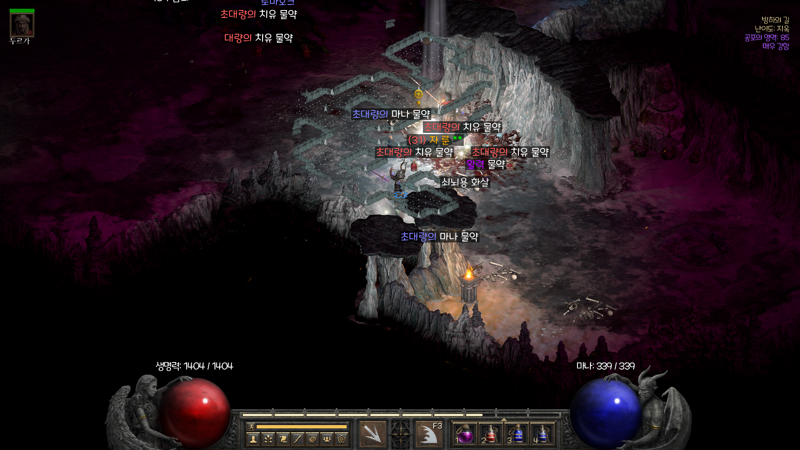This screenshot has height=450, width=800.
Task: Use the mana potion in belt slot 4
Action: coord(541,434)
